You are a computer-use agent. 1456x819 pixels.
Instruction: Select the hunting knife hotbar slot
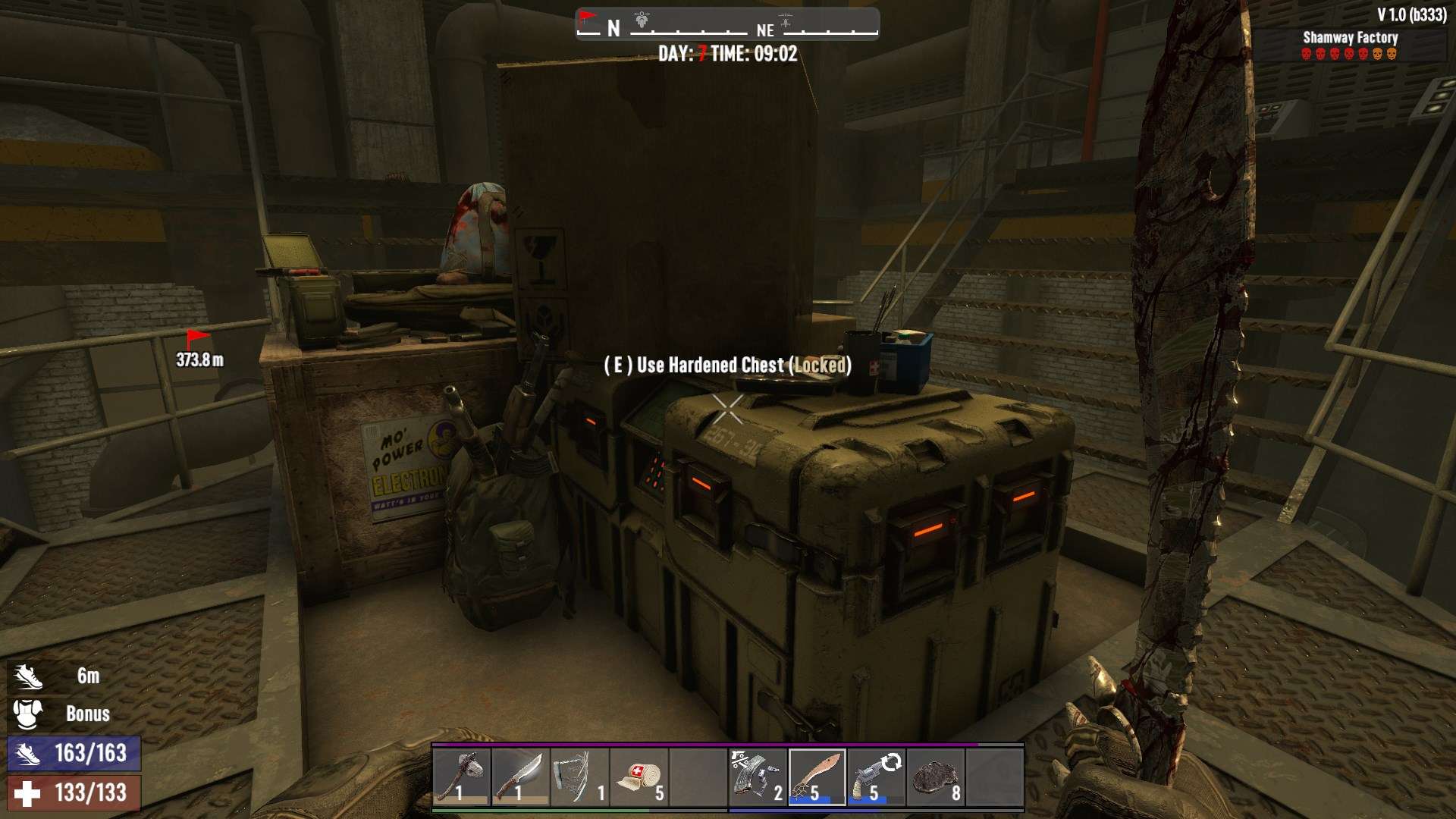[520, 777]
